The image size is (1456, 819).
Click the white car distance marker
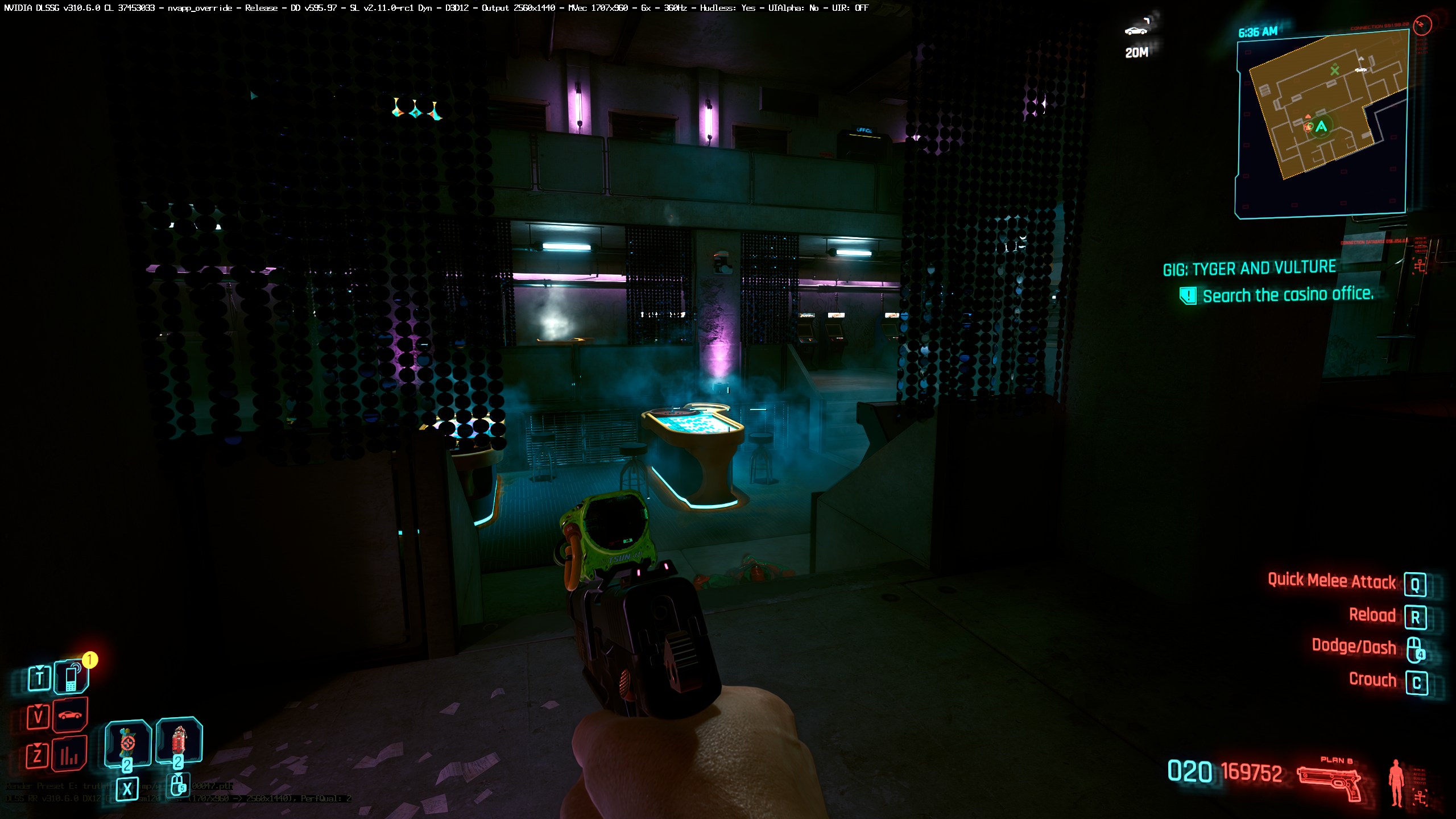1135,31
